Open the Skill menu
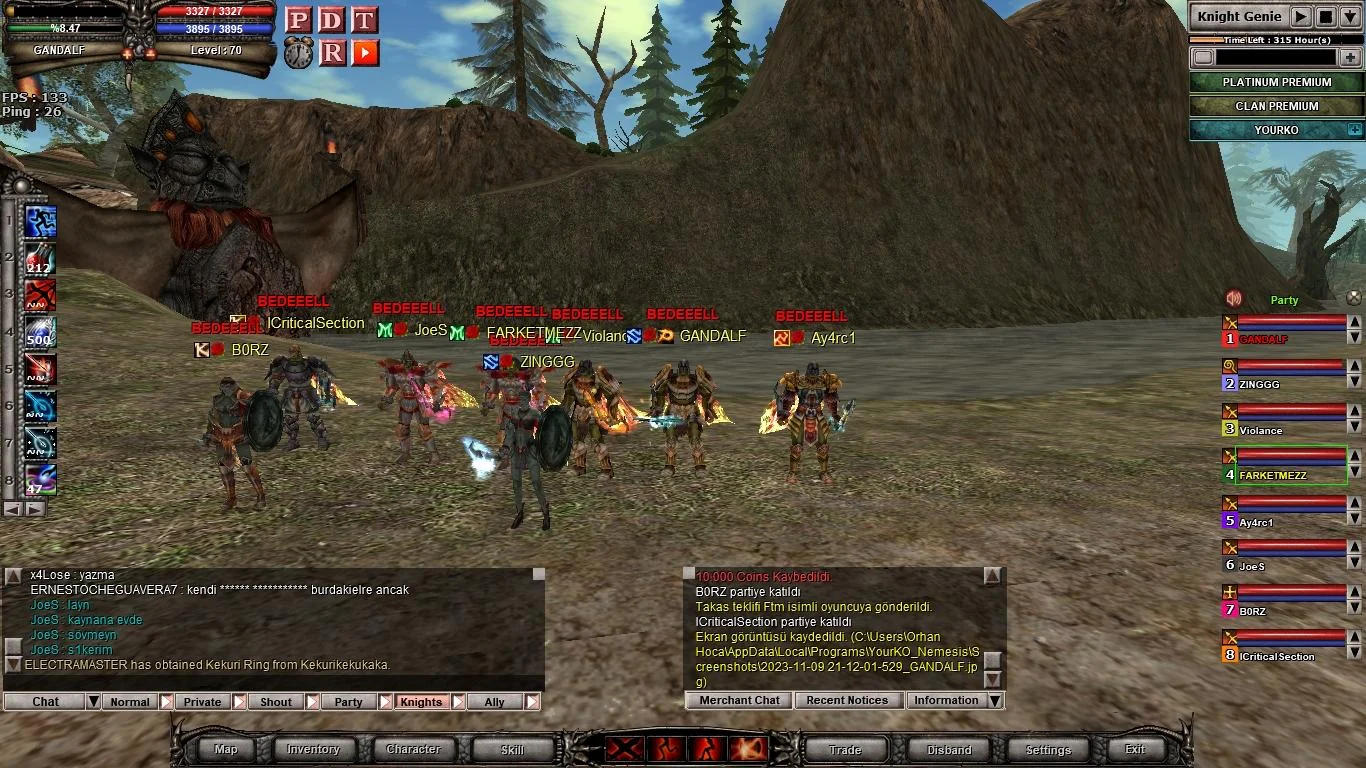The image size is (1366, 768). pyautogui.click(x=512, y=749)
